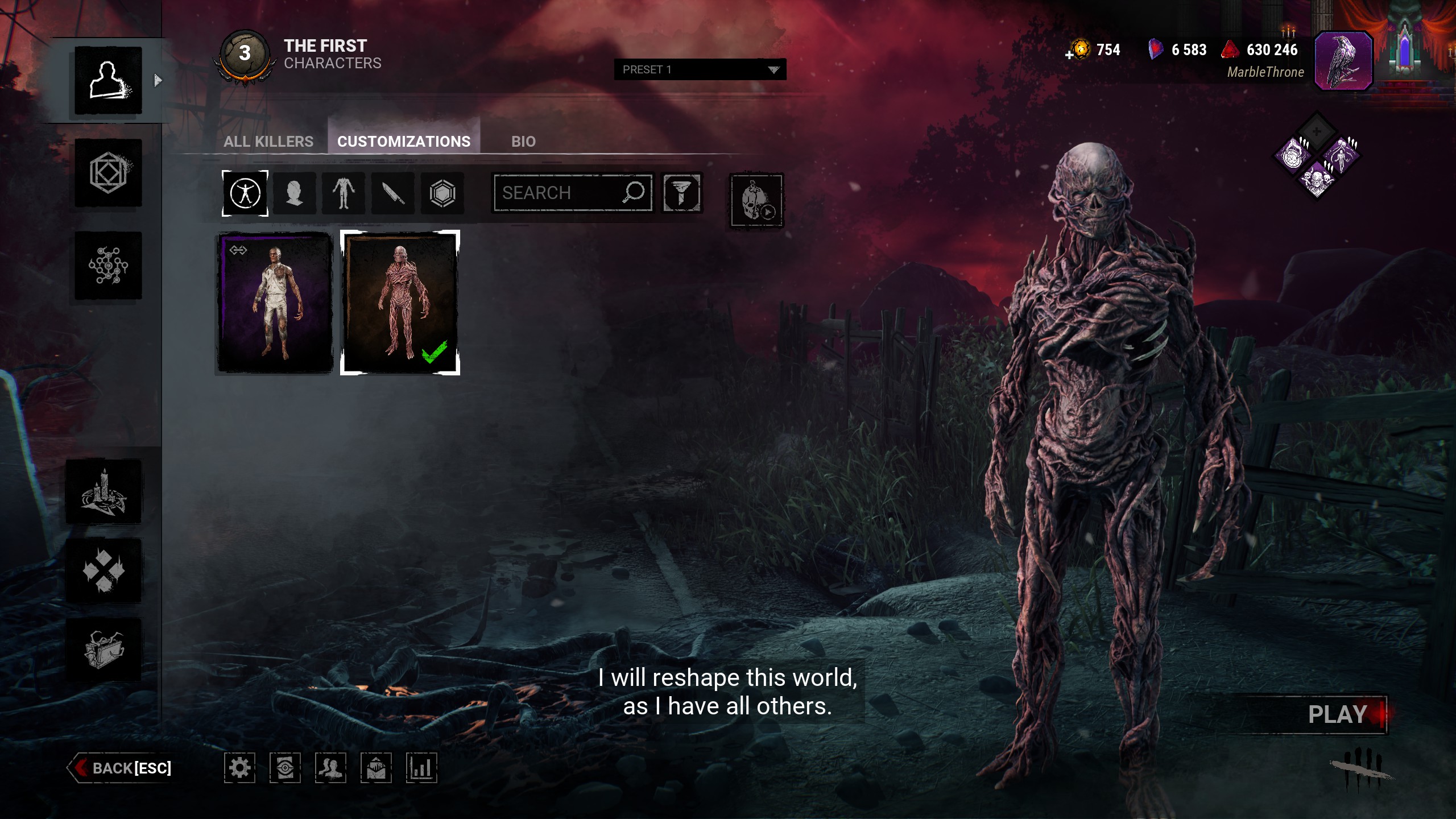Choose the equipped vine-covered monster outfit

(400, 303)
